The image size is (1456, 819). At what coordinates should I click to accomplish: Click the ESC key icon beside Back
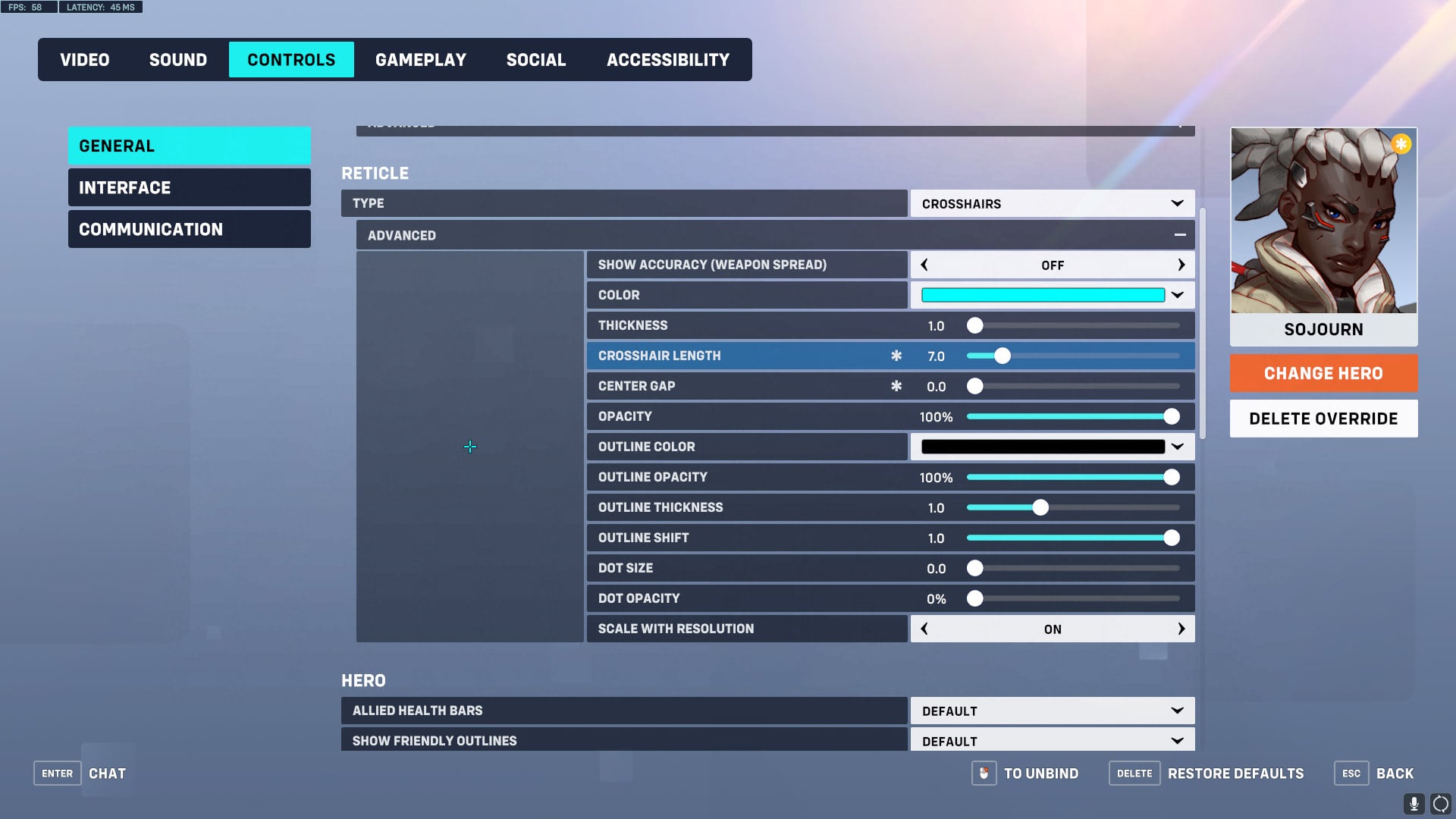coord(1351,773)
